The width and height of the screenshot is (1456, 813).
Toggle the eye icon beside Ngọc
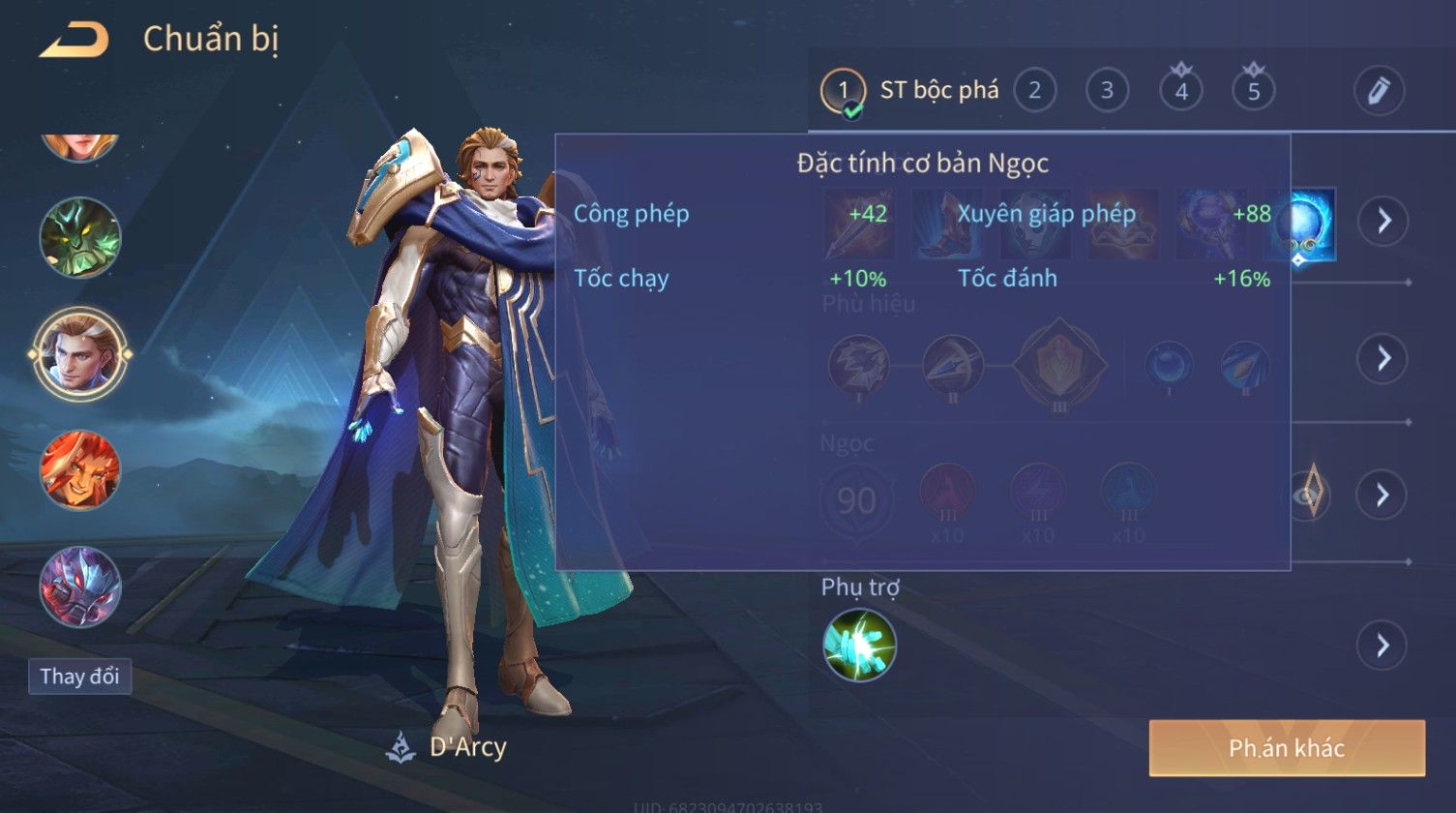pyautogui.click(x=1308, y=496)
